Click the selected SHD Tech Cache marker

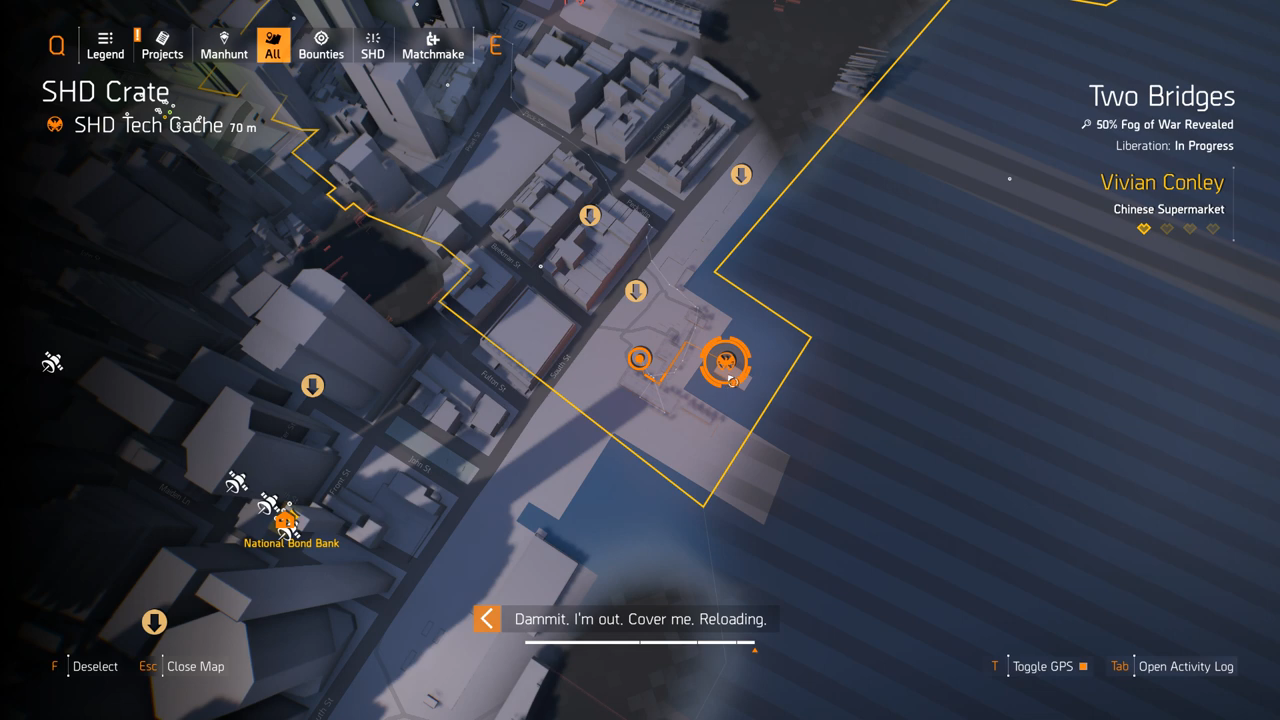(726, 361)
